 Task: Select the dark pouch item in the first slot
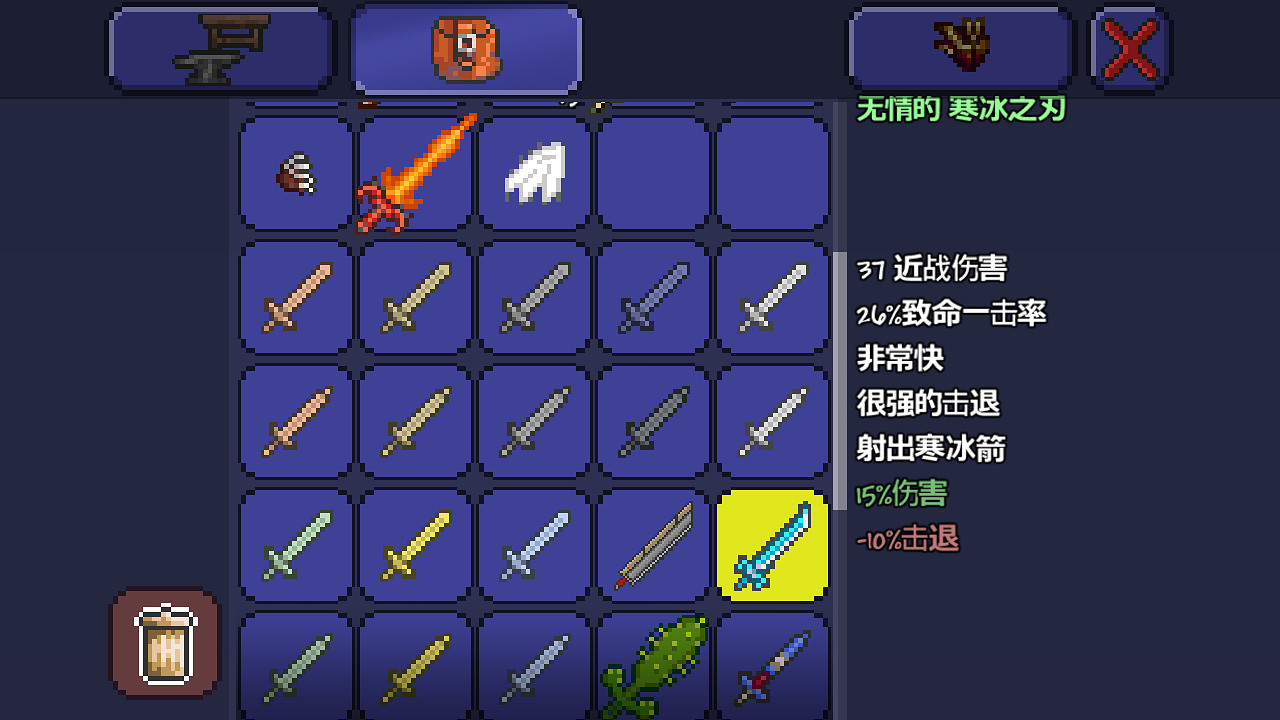pyautogui.click(x=293, y=173)
